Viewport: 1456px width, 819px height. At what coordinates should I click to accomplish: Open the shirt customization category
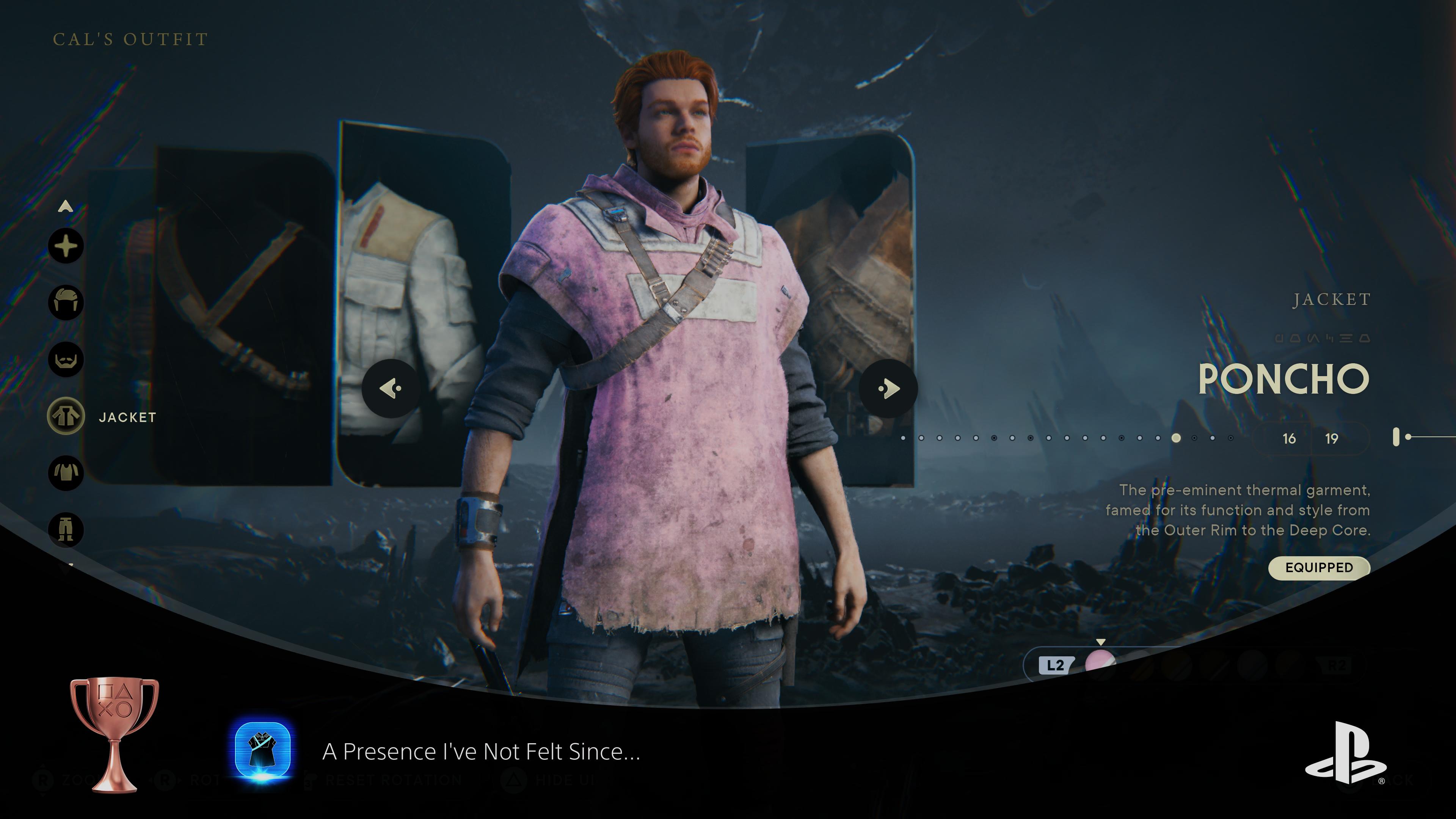66,473
